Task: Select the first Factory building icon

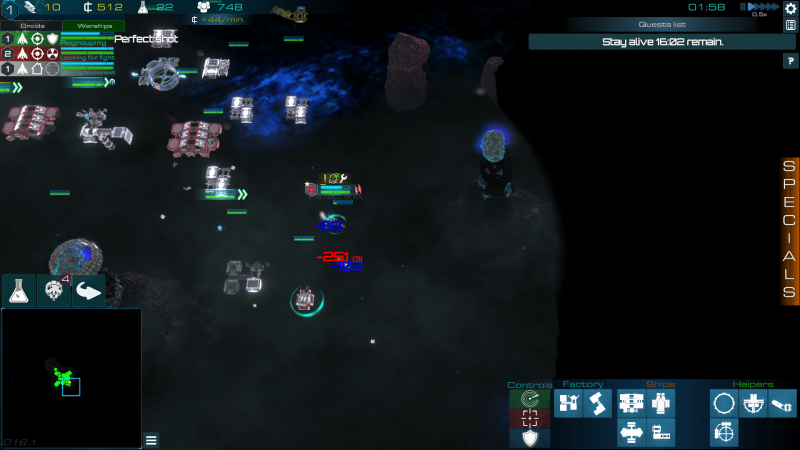Action: click(x=569, y=404)
